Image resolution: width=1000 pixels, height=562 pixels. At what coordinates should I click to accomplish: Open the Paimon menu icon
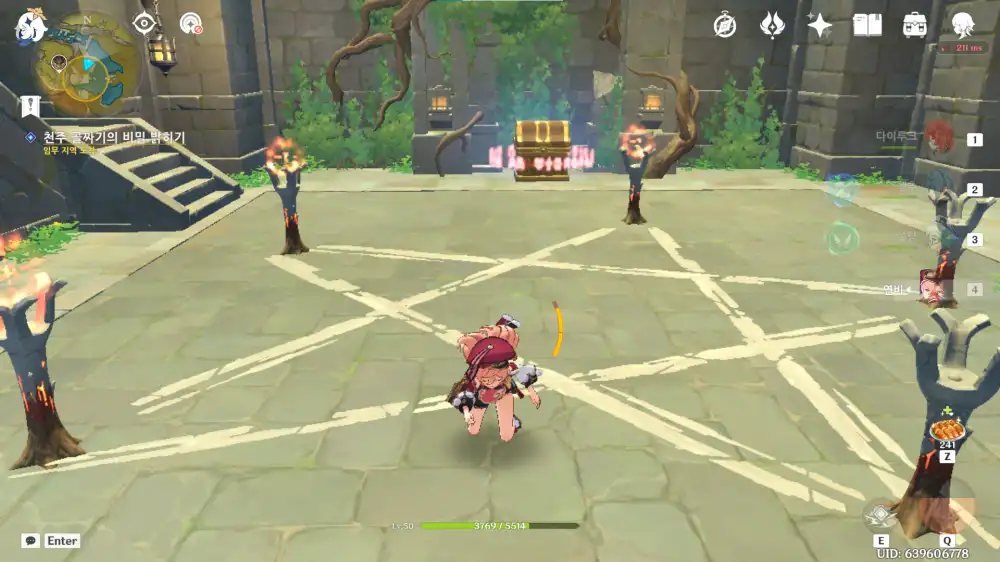point(27,28)
